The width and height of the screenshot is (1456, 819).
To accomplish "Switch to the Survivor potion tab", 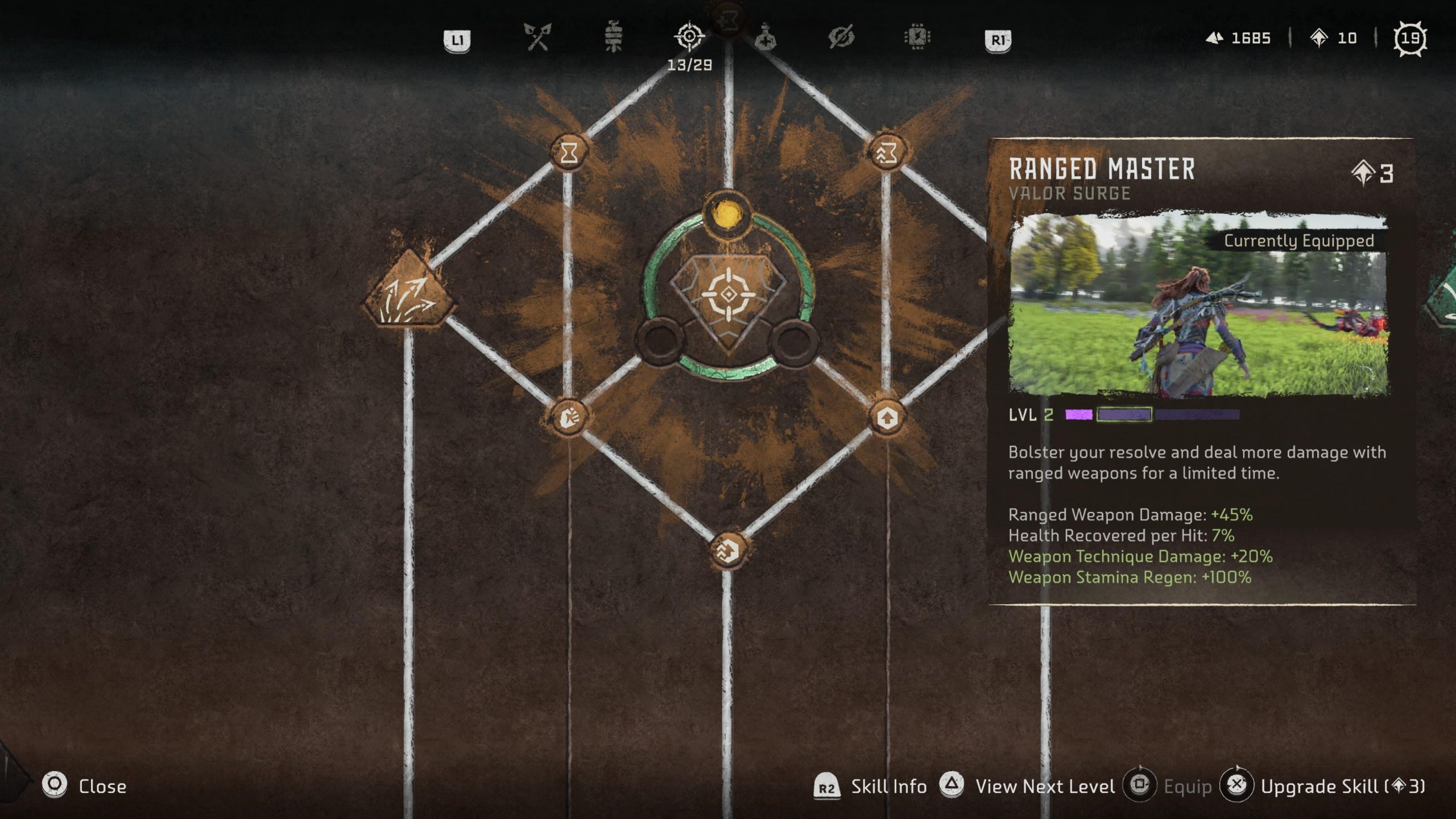I will coord(766,38).
